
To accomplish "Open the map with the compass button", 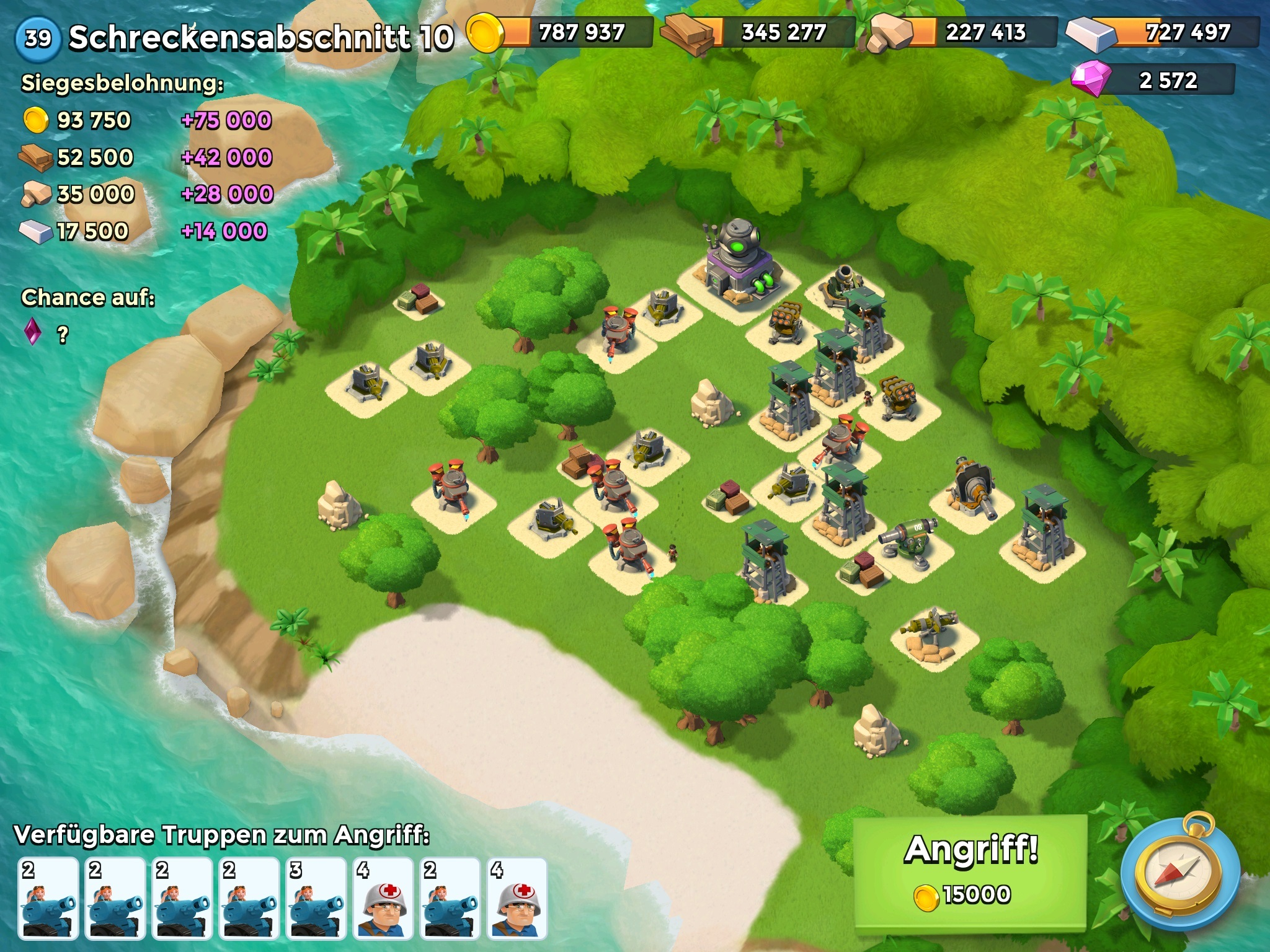I will coord(1181,873).
